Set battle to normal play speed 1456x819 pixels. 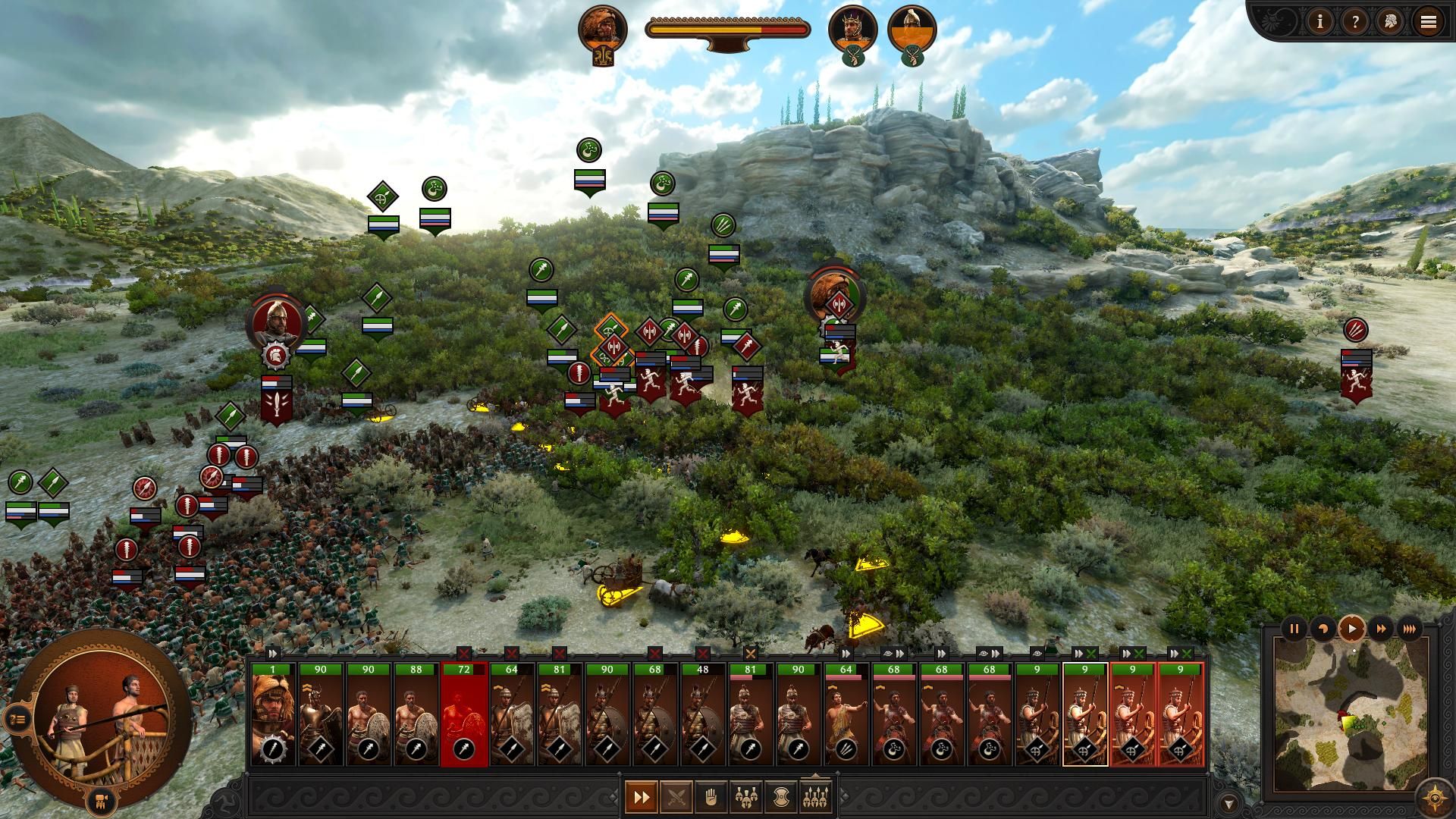click(1352, 629)
